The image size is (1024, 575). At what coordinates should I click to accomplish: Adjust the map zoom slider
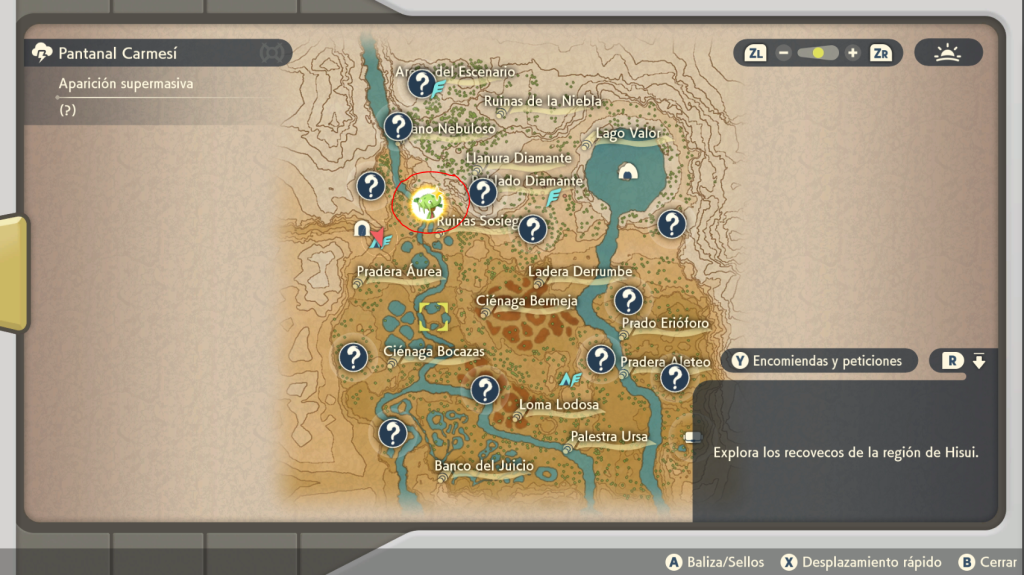pyautogui.click(x=818, y=53)
